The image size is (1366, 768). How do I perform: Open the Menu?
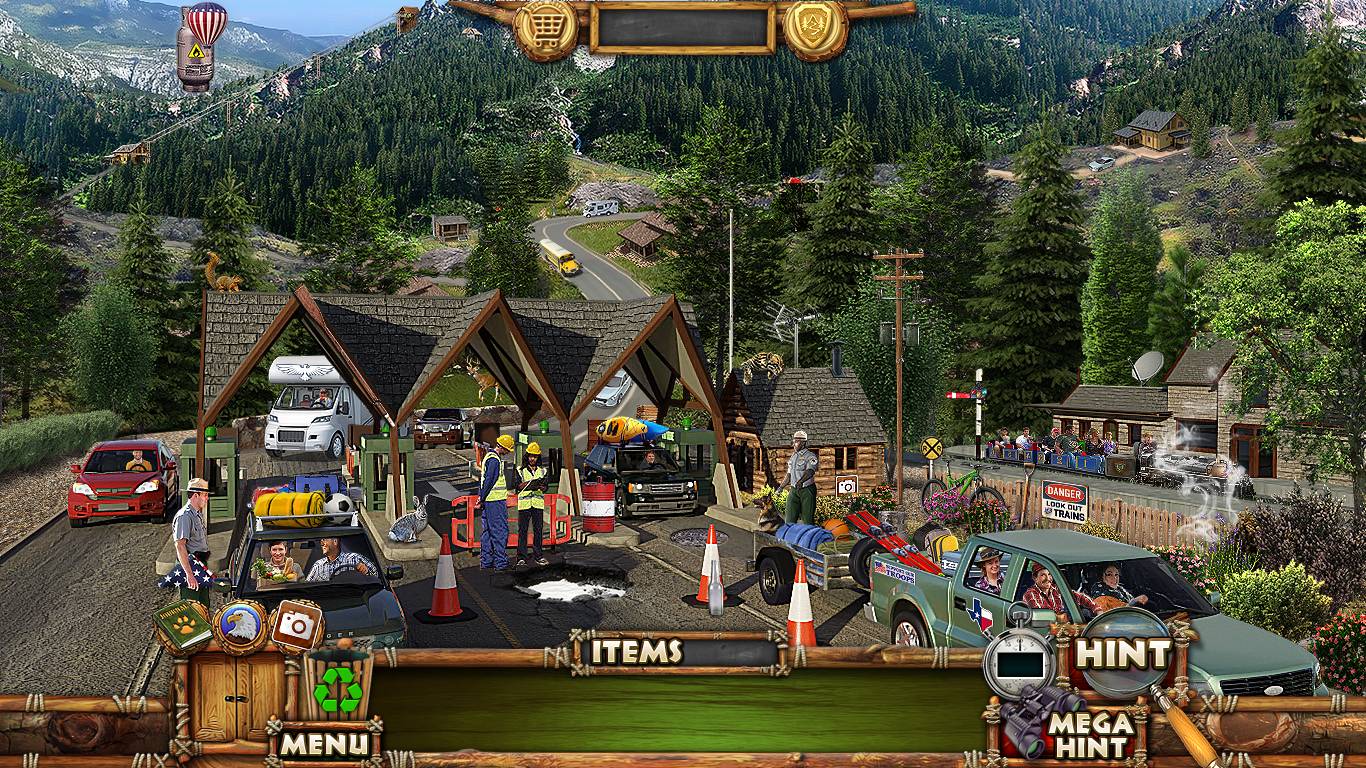pyautogui.click(x=323, y=743)
